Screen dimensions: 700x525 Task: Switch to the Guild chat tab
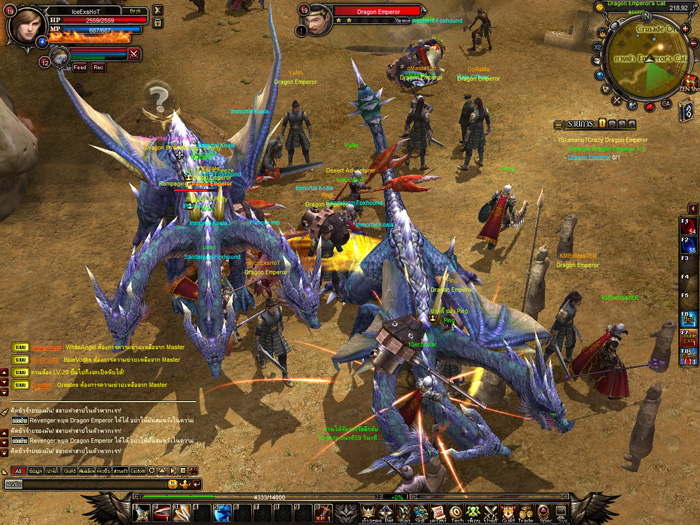[x=71, y=470]
